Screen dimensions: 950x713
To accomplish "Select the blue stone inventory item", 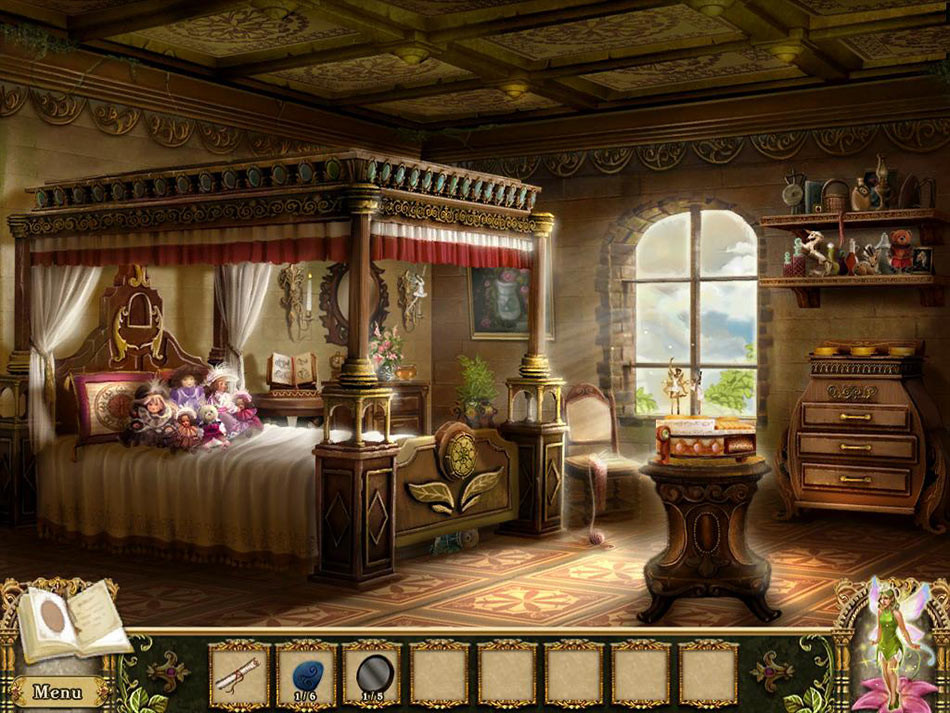I will point(305,672).
